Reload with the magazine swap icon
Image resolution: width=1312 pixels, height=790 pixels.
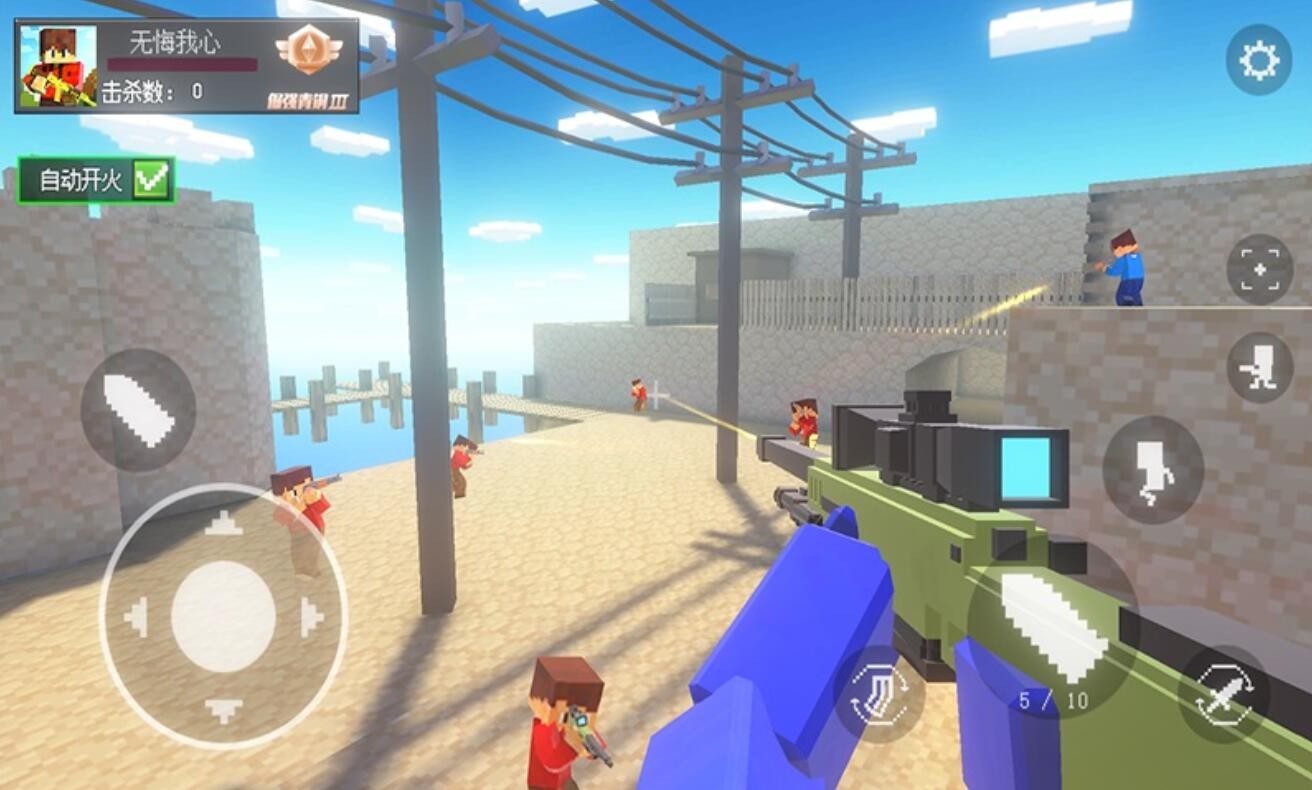[878, 693]
